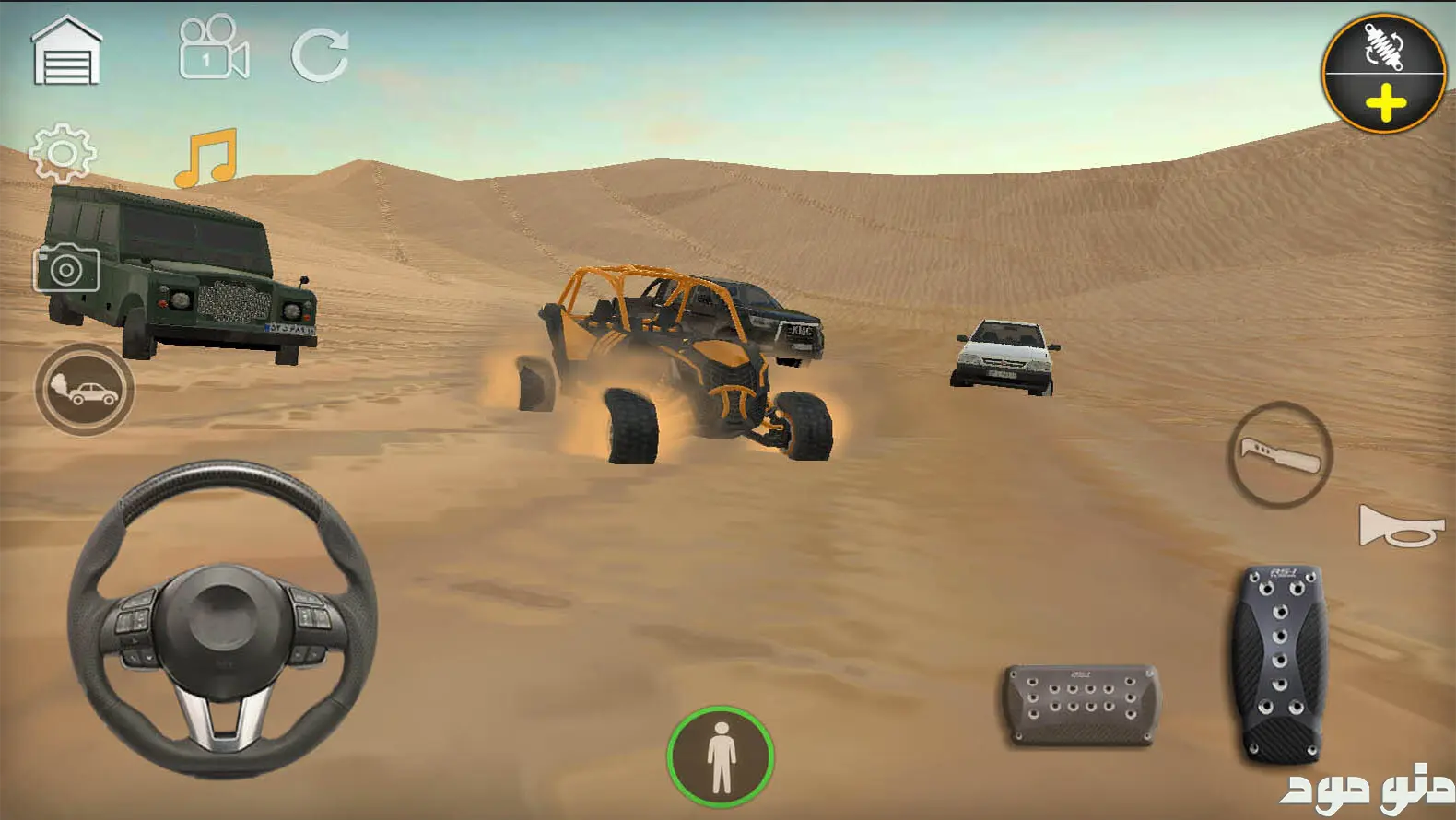
Task: Honk the horn icon
Action: (x=1400, y=526)
